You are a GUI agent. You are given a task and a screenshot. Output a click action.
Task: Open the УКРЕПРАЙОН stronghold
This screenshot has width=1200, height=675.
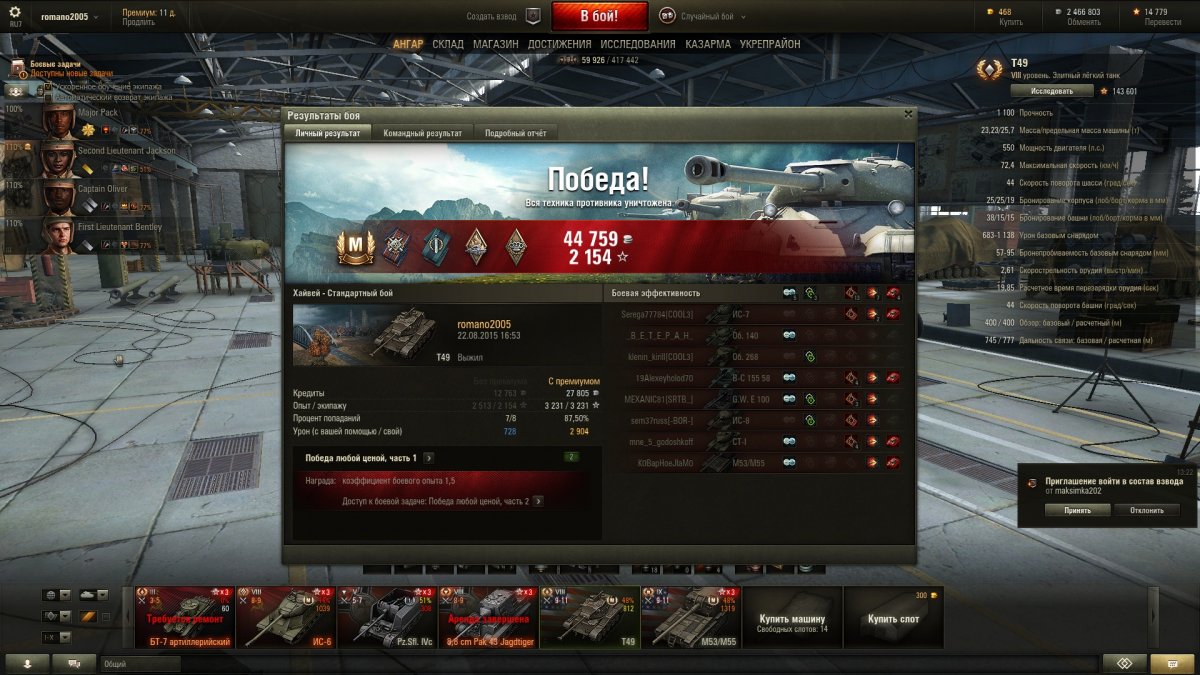[x=770, y=44]
